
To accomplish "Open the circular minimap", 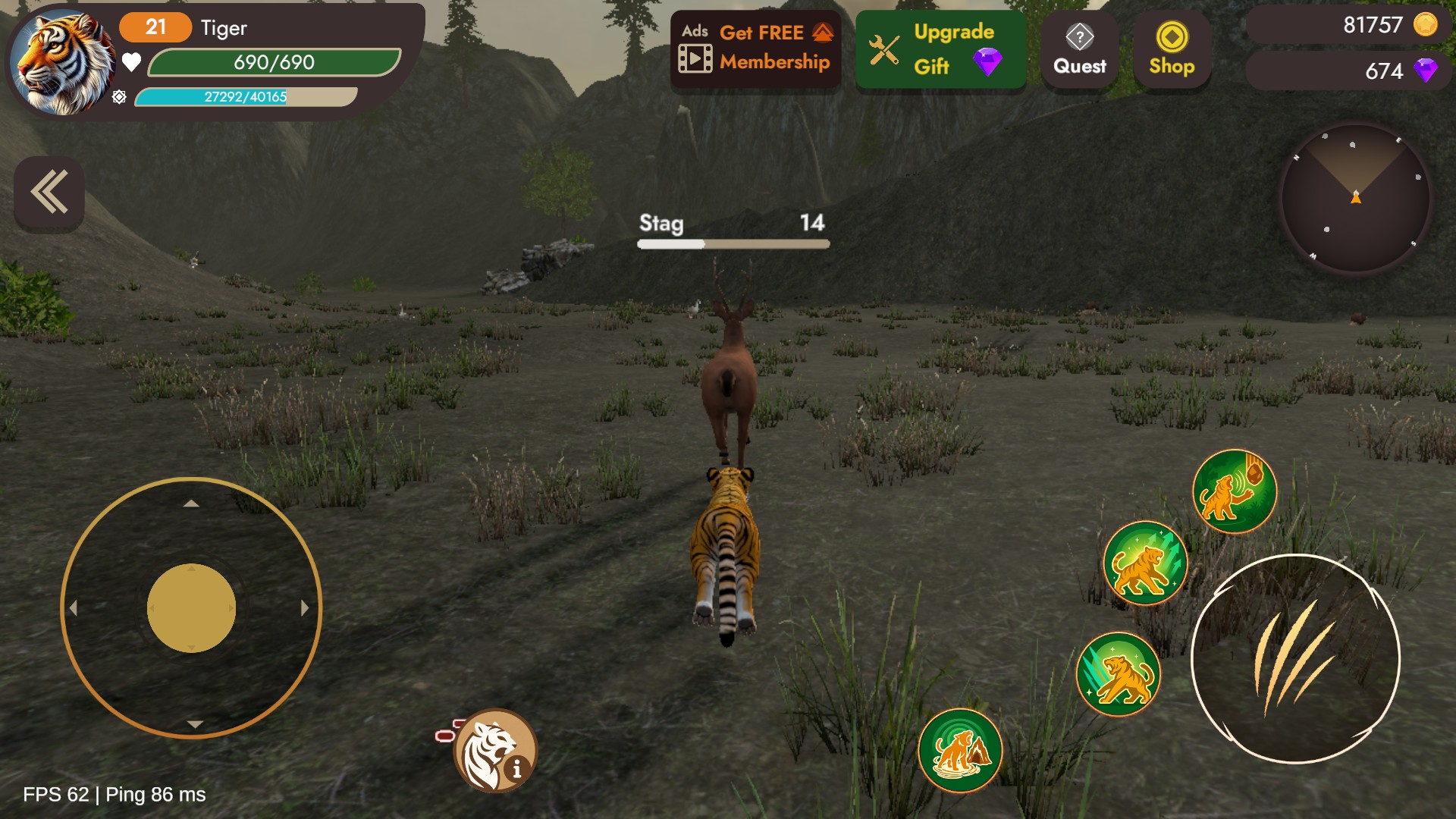I will click(1355, 199).
